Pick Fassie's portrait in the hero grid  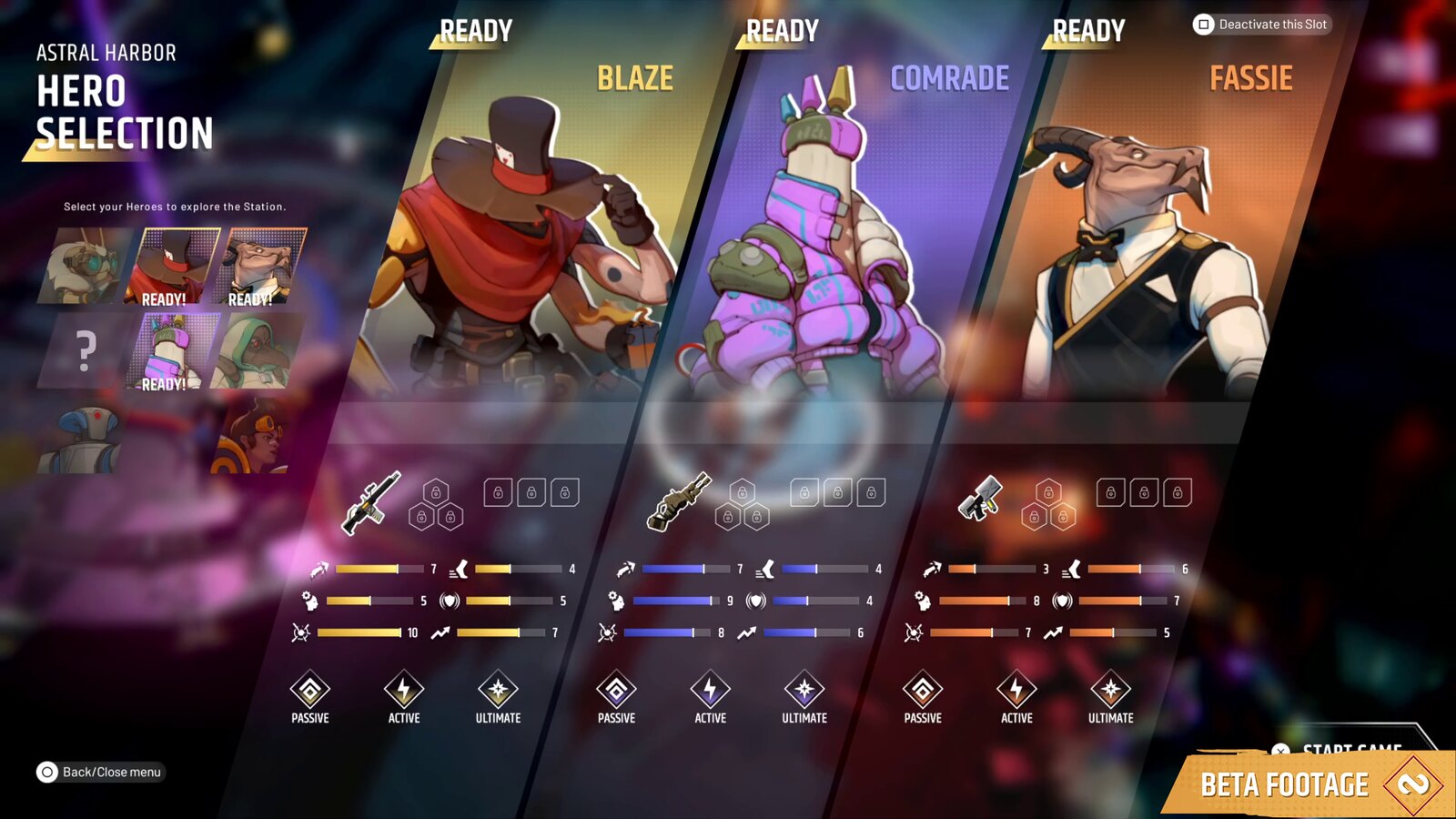click(260, 266)
